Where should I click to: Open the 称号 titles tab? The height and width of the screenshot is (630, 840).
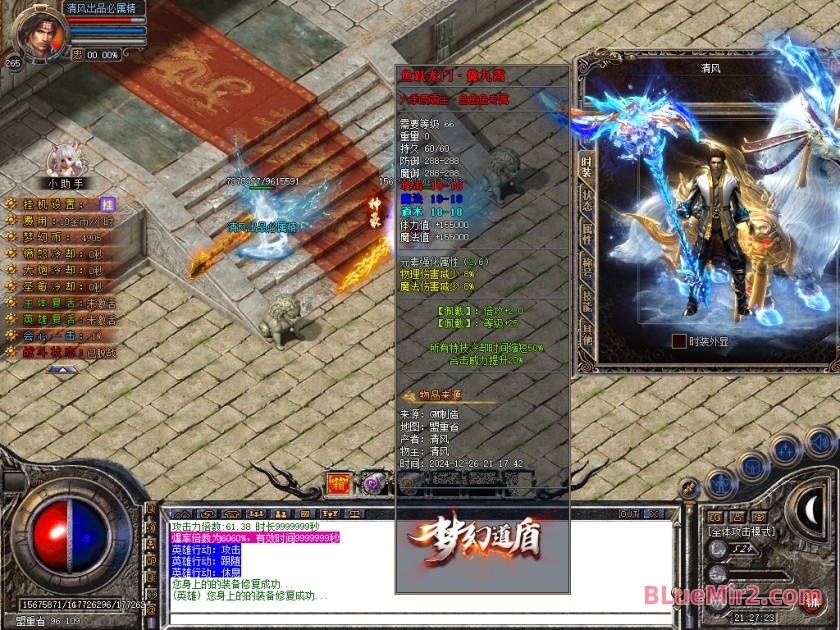(x=586, y=266)
